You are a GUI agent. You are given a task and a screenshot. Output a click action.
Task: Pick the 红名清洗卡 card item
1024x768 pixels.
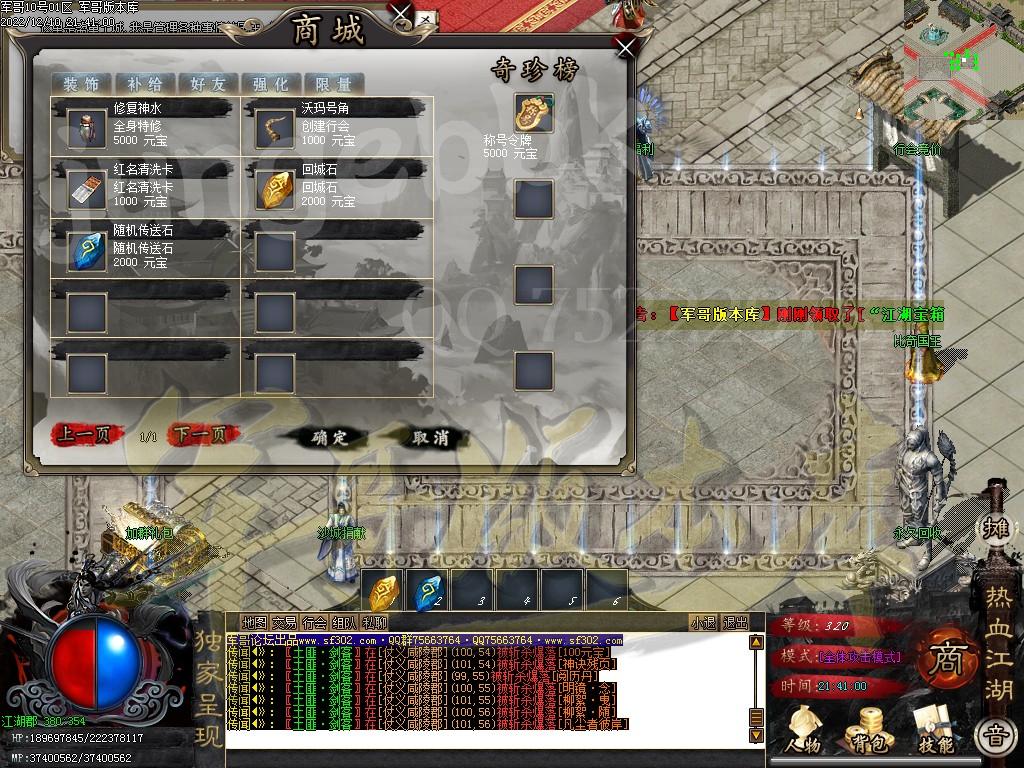[87, 190]
